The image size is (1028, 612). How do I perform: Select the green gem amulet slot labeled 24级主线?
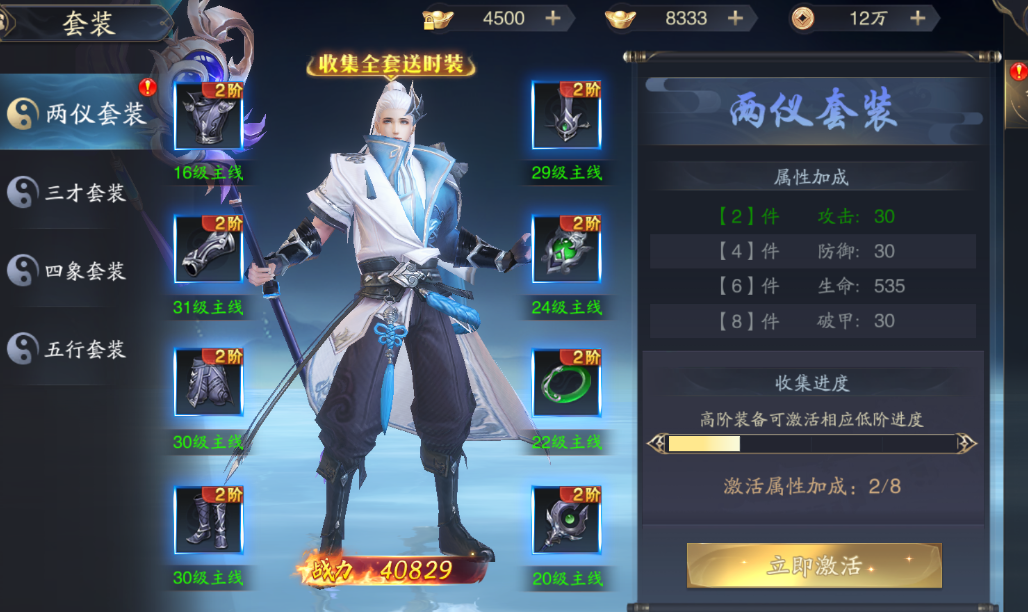[566, 251]
